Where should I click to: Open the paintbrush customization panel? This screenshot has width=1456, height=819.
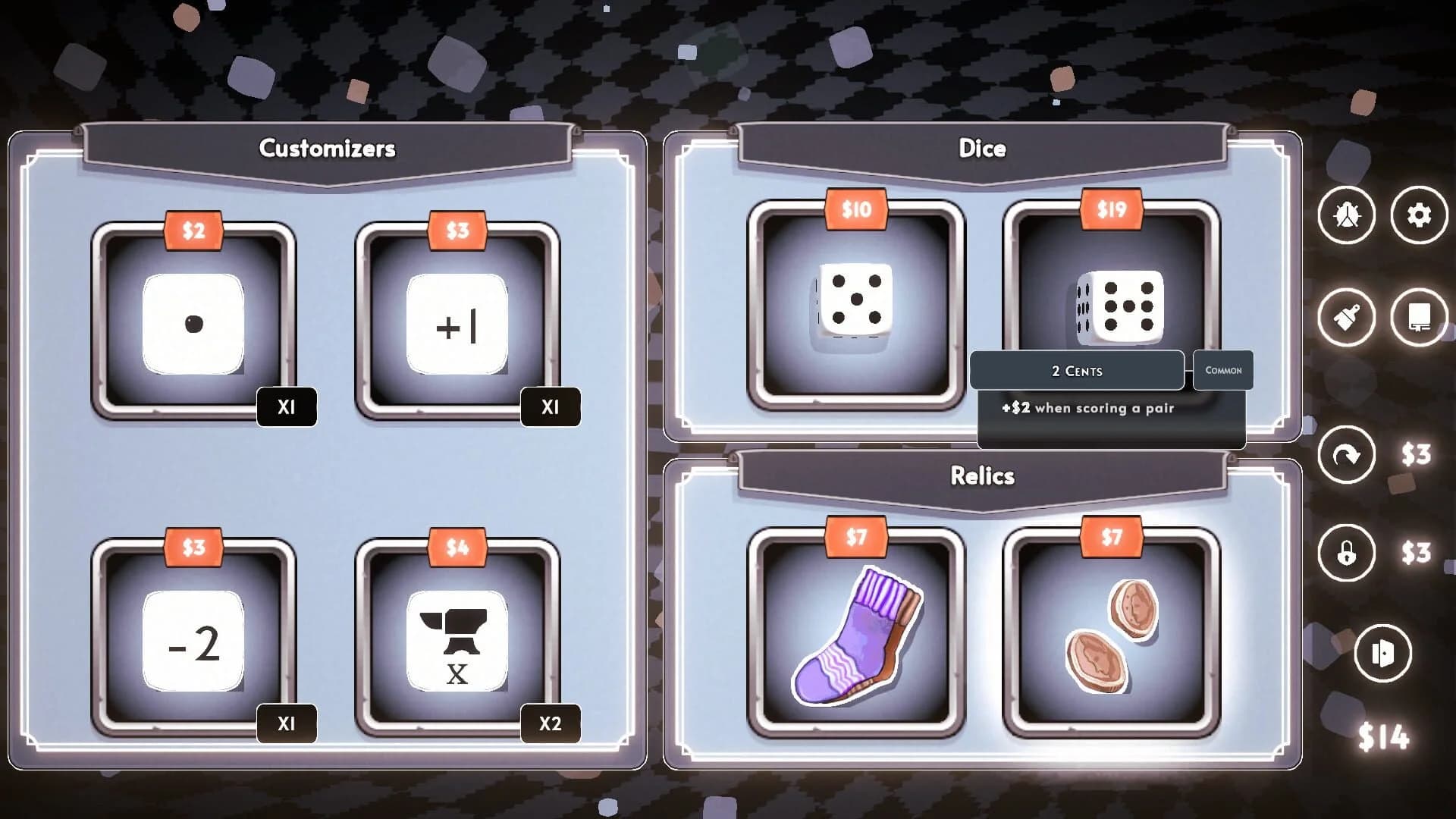1348,318
